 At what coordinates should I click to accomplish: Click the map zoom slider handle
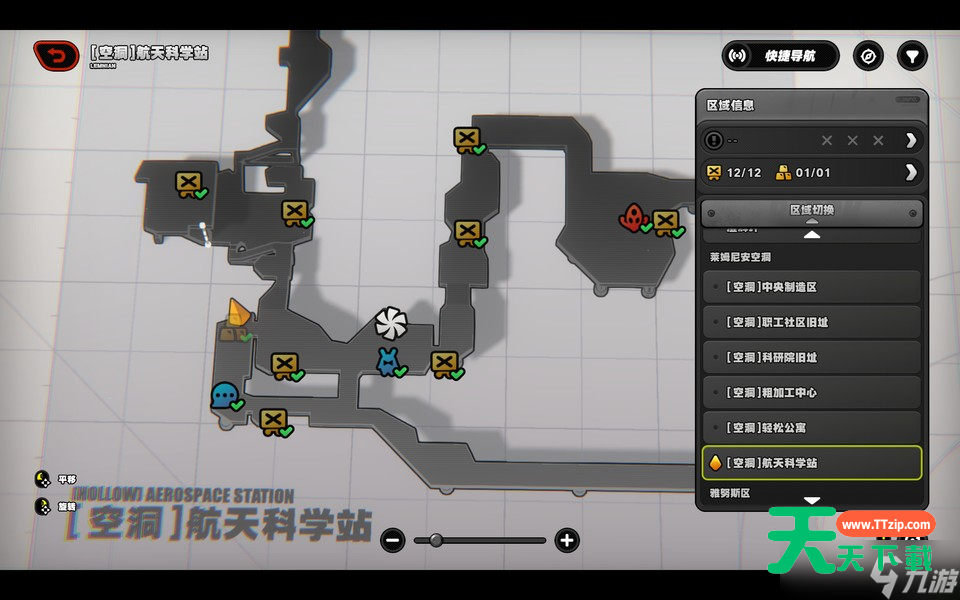435,541
